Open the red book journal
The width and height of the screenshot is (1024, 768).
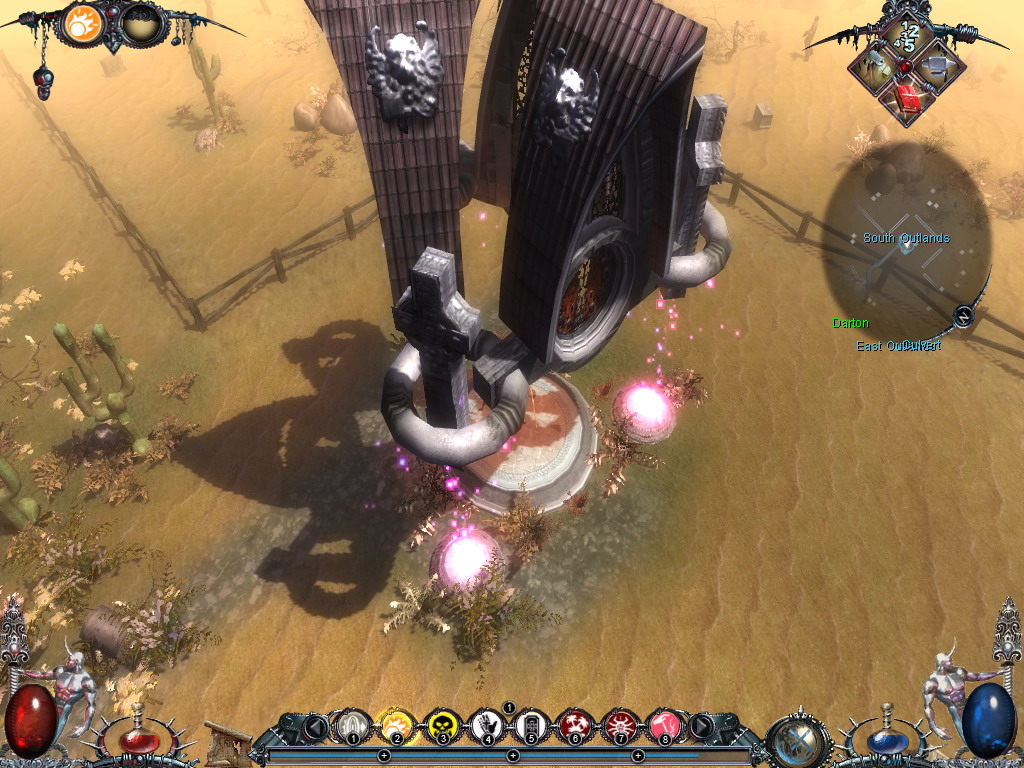(x=906, y=99)
